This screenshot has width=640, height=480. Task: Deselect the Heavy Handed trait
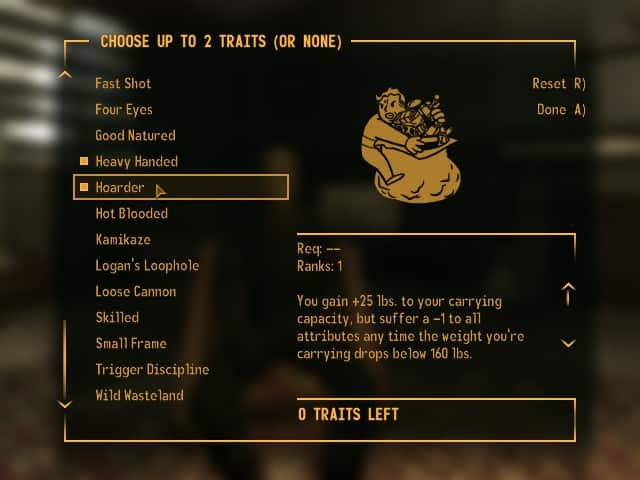(136, 161)
